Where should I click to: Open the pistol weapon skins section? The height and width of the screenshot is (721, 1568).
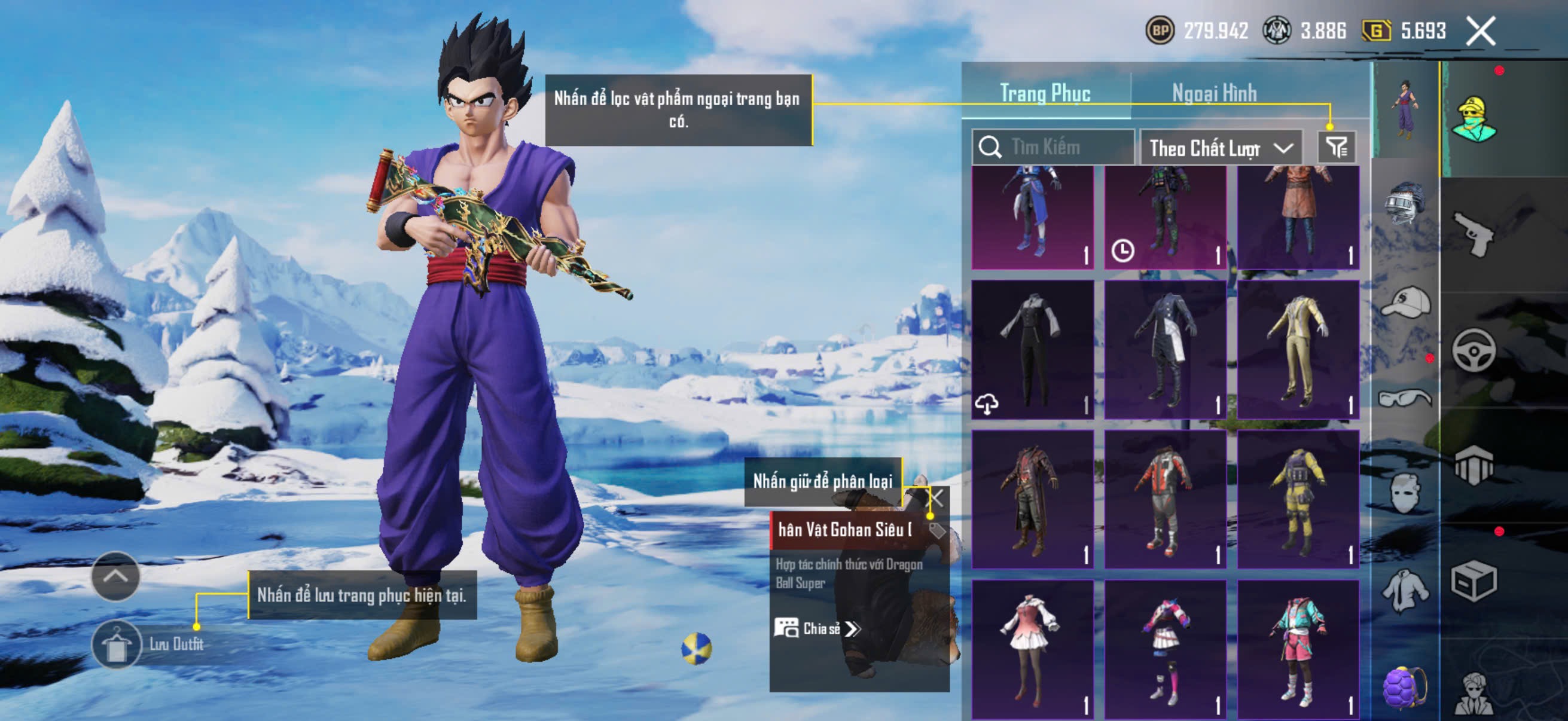pos(1473,234)
